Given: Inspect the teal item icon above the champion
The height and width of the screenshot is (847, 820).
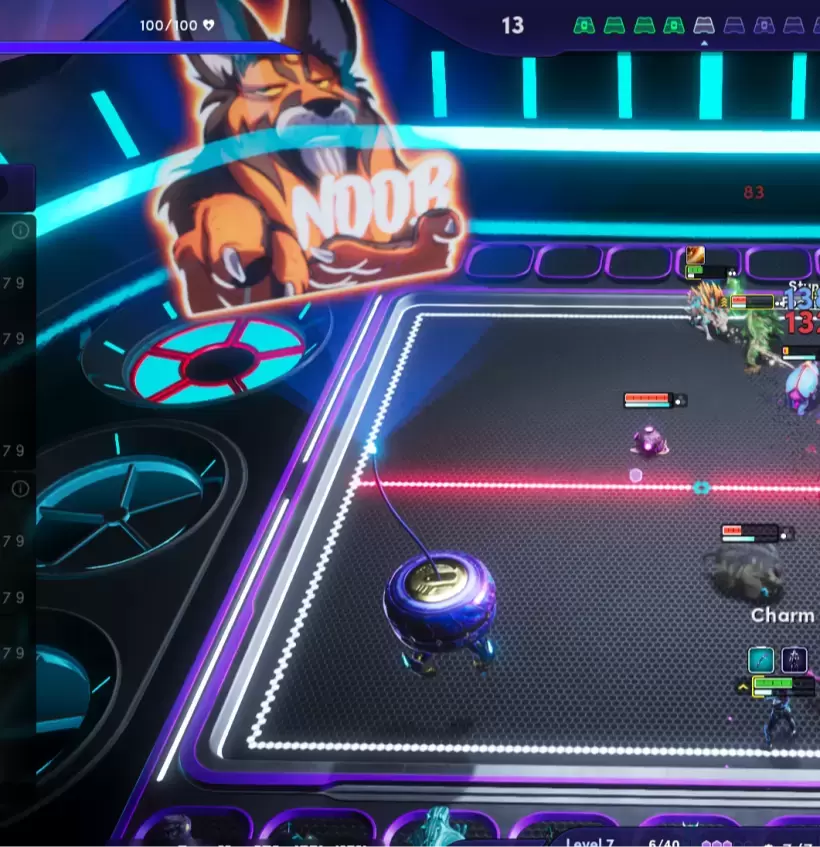Looking at the screenshot, I should pos(761,660).
